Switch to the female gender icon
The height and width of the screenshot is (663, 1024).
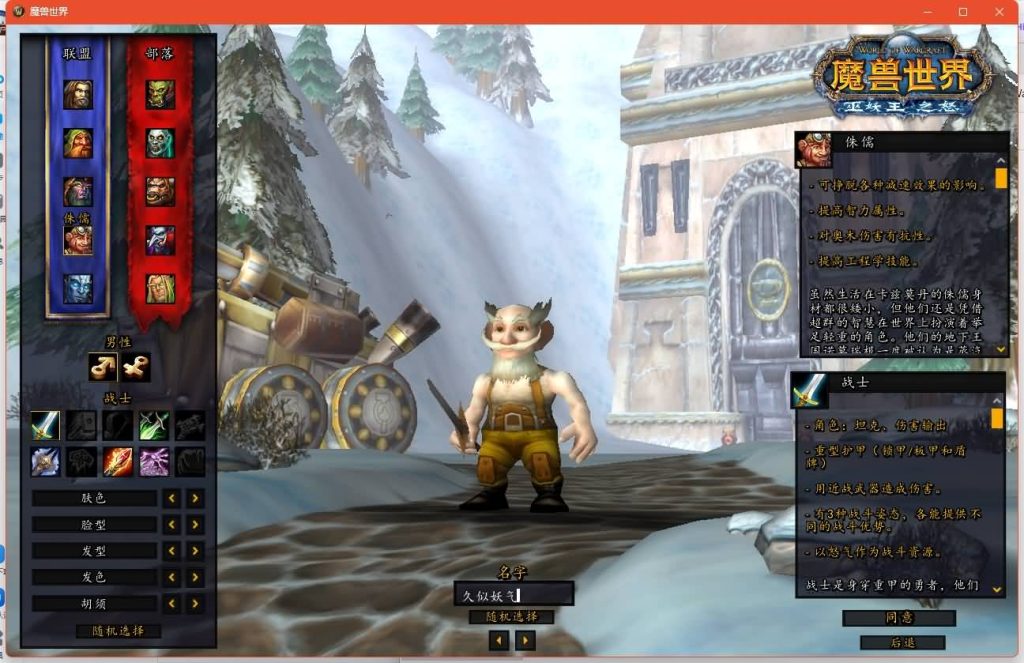(136, 368)
